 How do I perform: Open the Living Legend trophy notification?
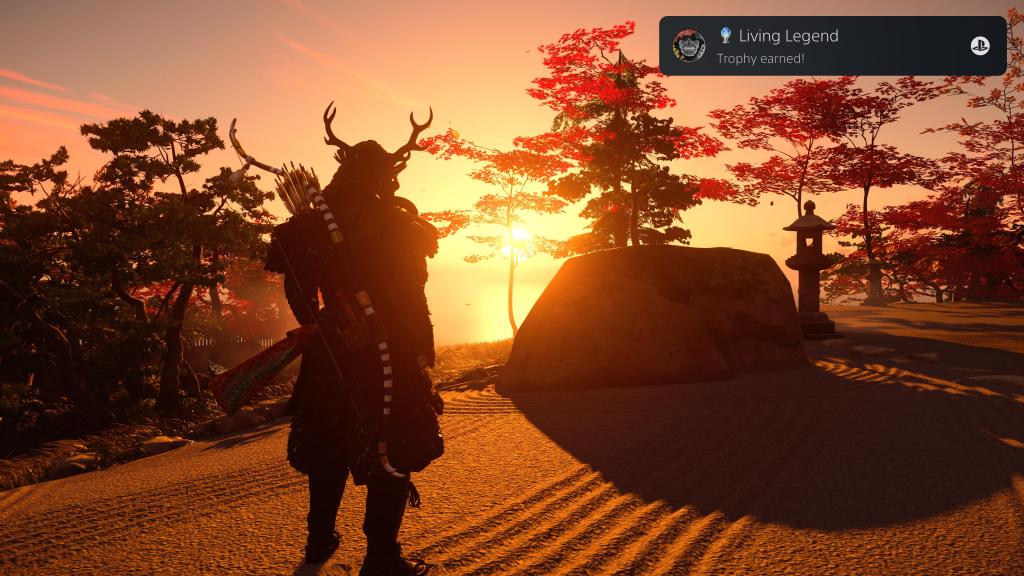pos(833,46)
